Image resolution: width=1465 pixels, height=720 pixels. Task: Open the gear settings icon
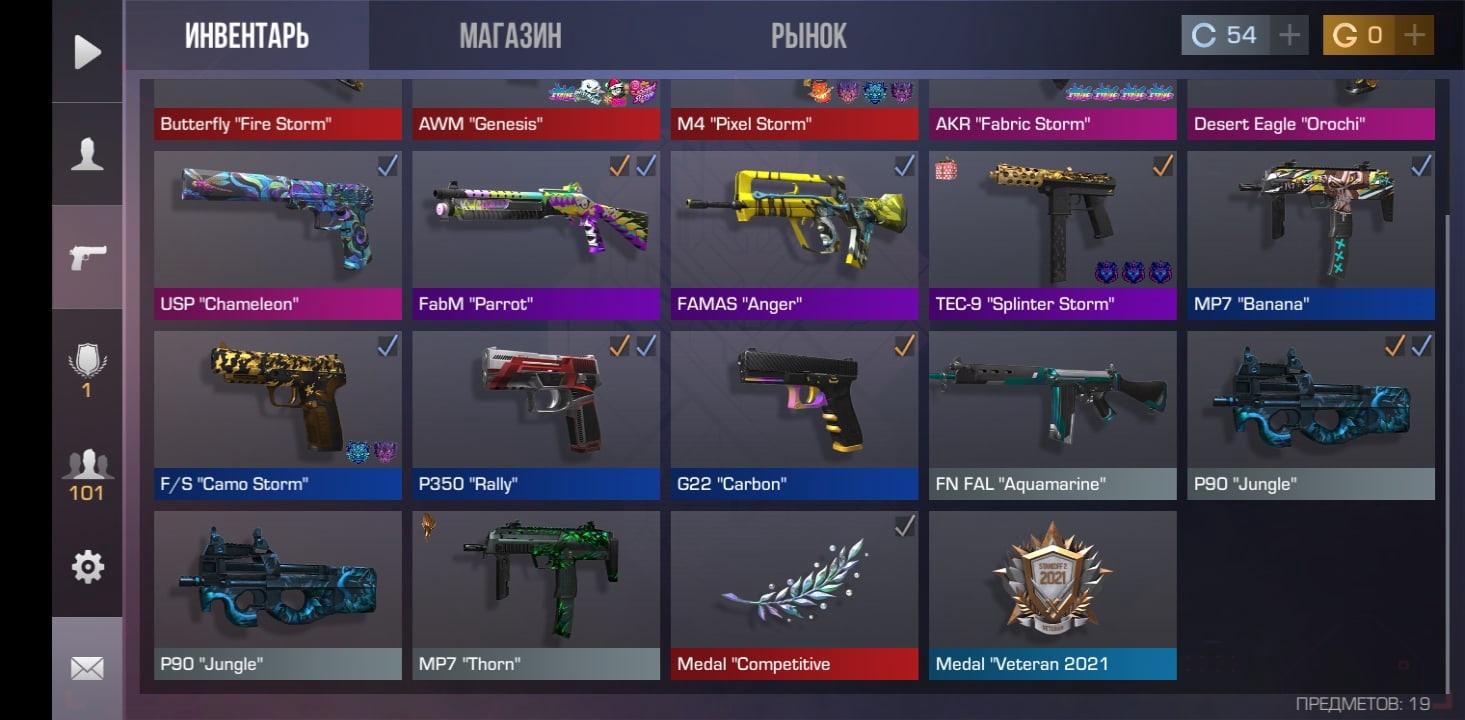coord(87,568)
